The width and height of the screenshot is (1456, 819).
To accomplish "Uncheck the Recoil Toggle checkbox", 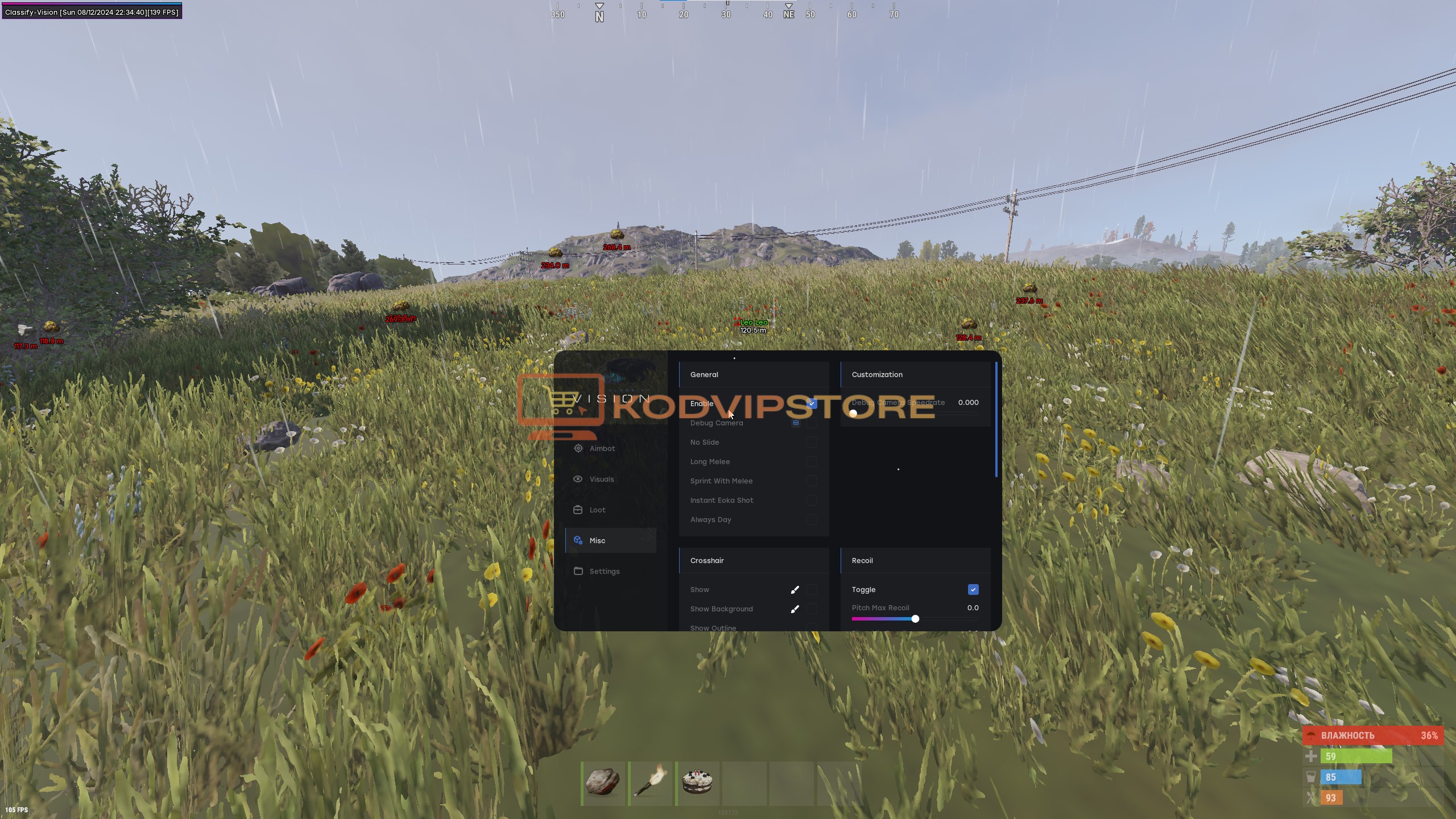I will 973,589.
